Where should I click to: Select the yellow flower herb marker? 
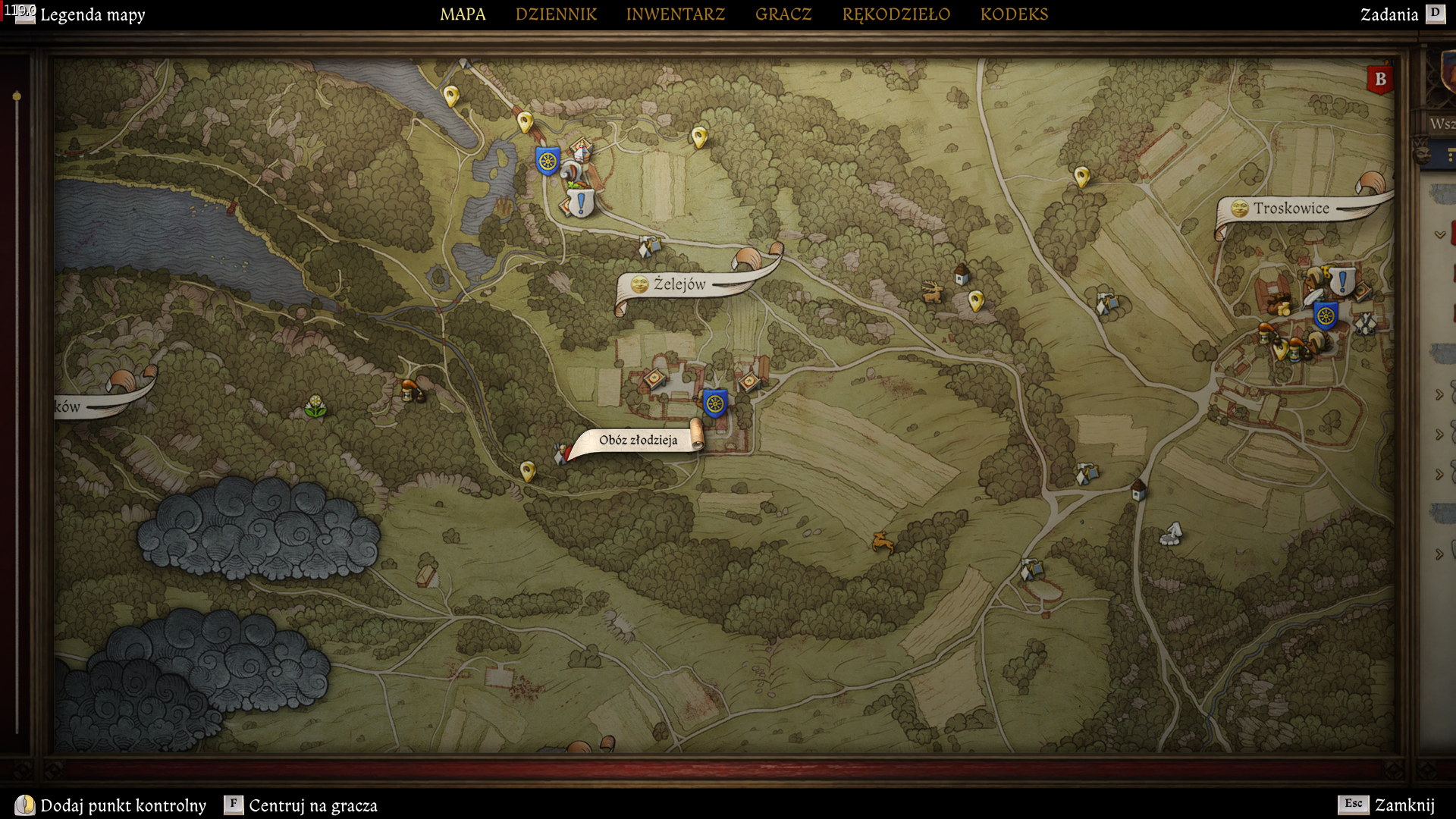(315, 406)
